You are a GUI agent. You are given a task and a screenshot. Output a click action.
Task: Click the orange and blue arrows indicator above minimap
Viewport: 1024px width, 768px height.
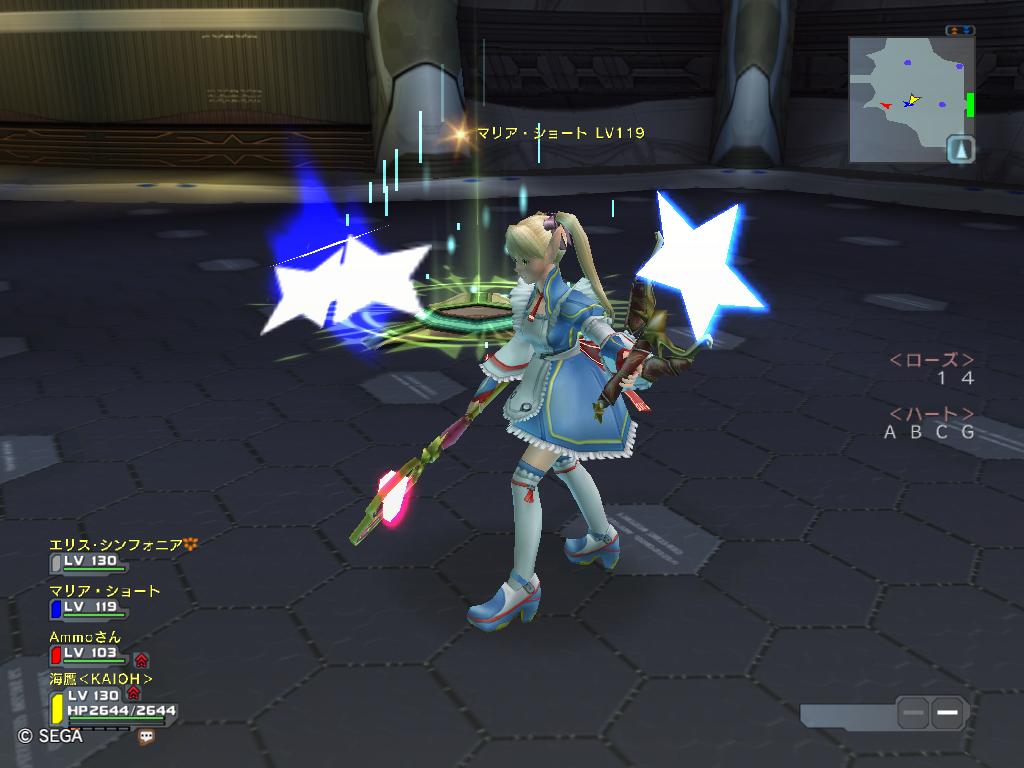click(x=960, y=31)
